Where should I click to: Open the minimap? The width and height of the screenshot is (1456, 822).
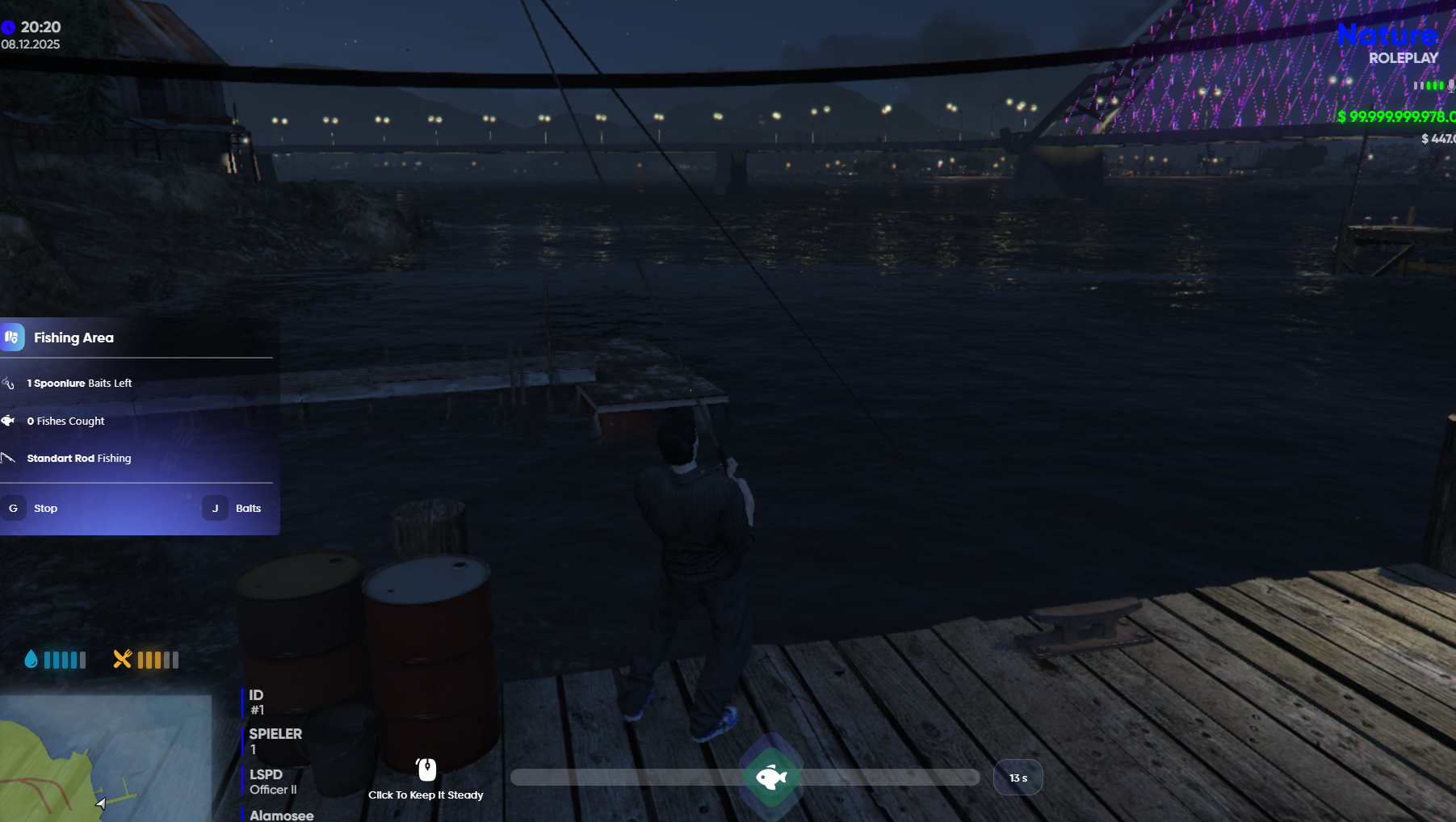(105, 758)
